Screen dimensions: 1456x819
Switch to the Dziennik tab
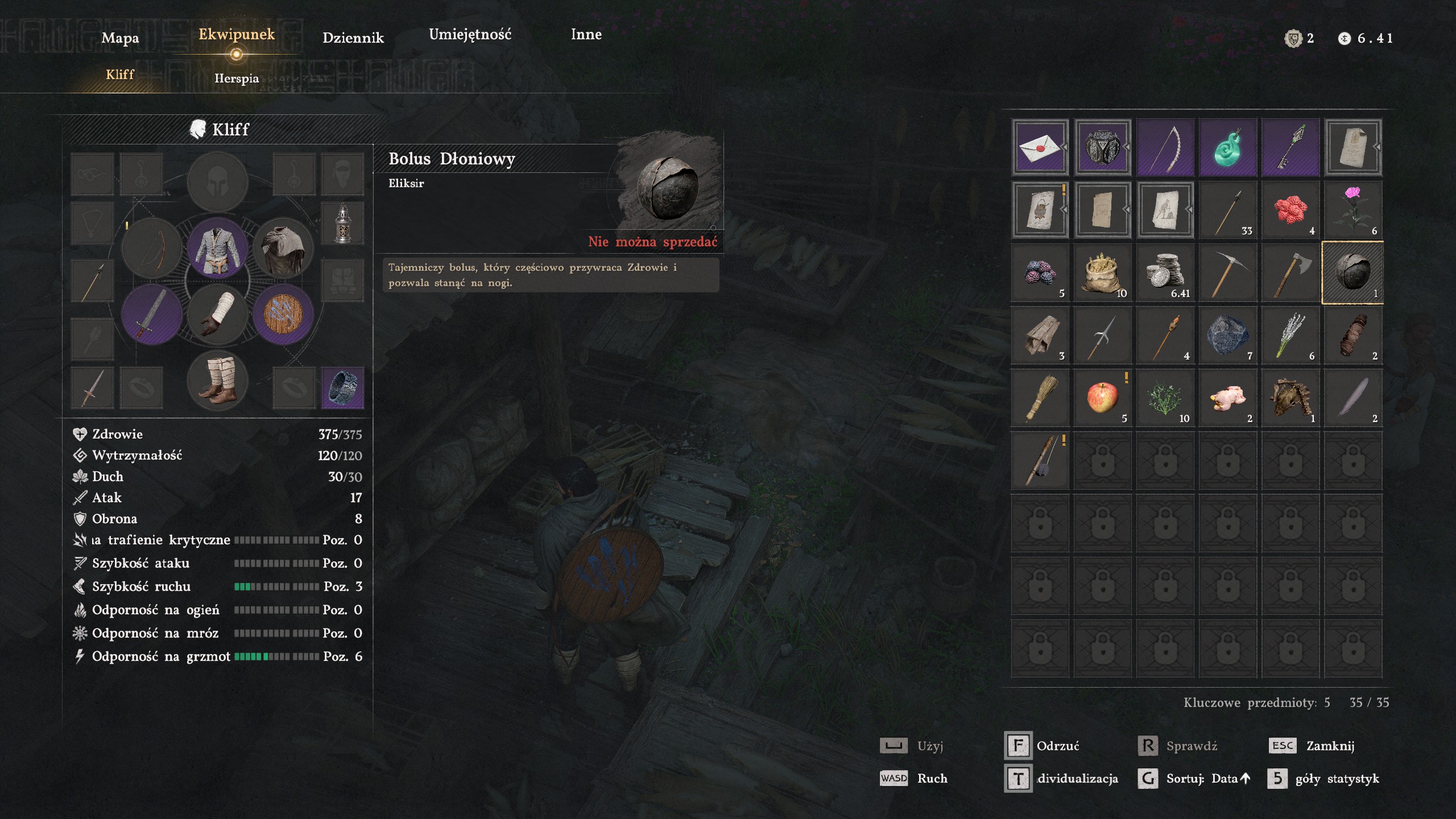[353, 38]
